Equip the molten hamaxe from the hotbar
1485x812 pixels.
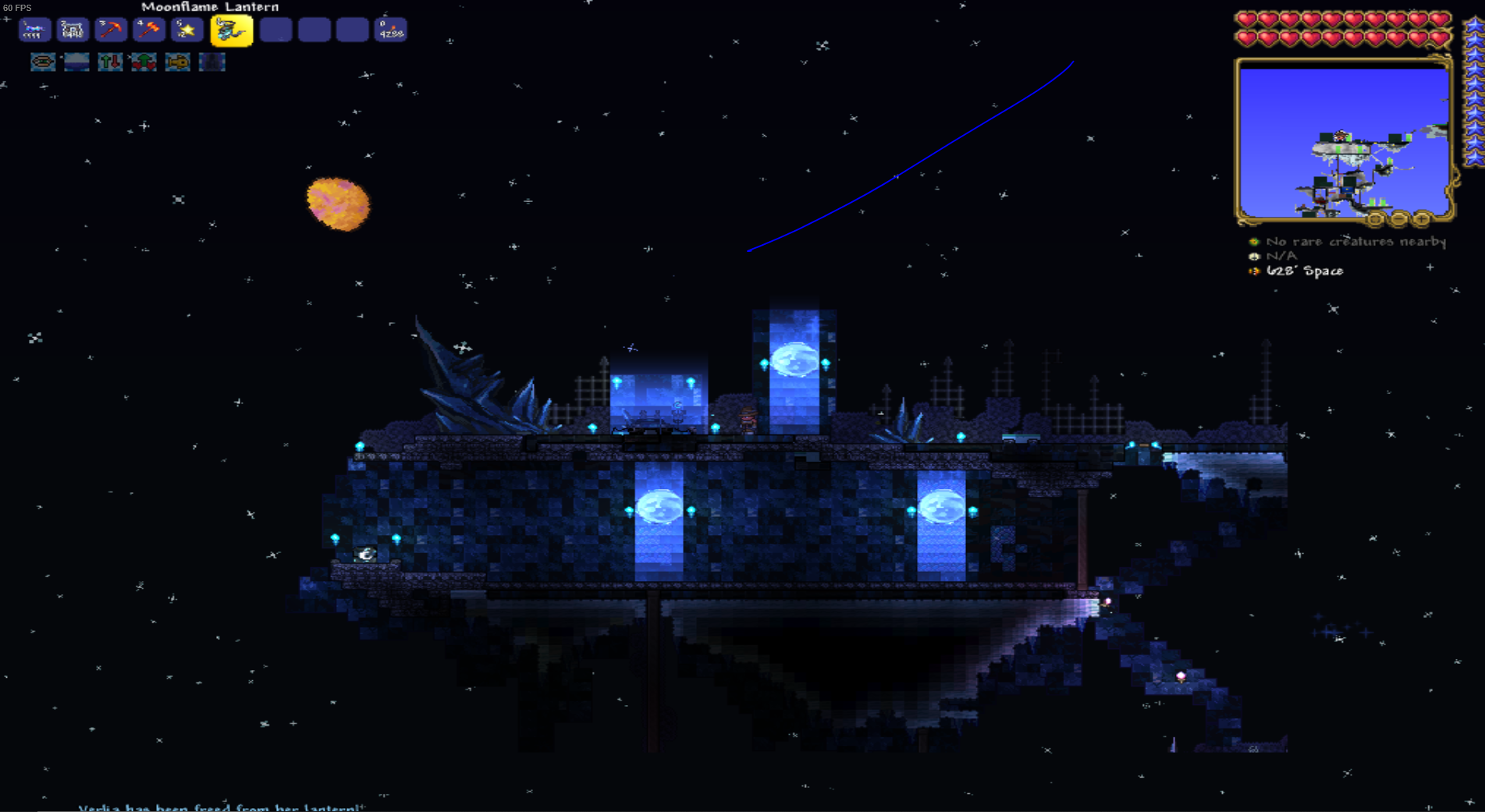tap(149, 30)
